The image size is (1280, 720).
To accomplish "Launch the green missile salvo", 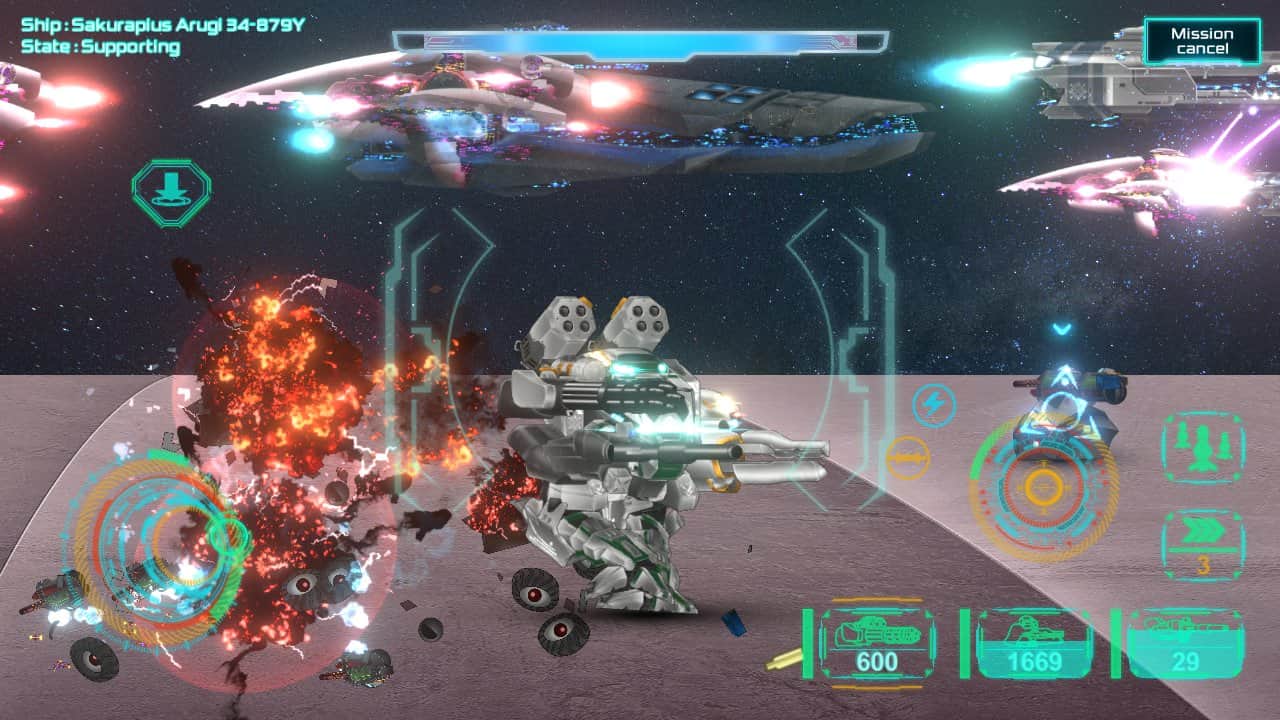I will pyautogui.click(x=1203, y=449).
